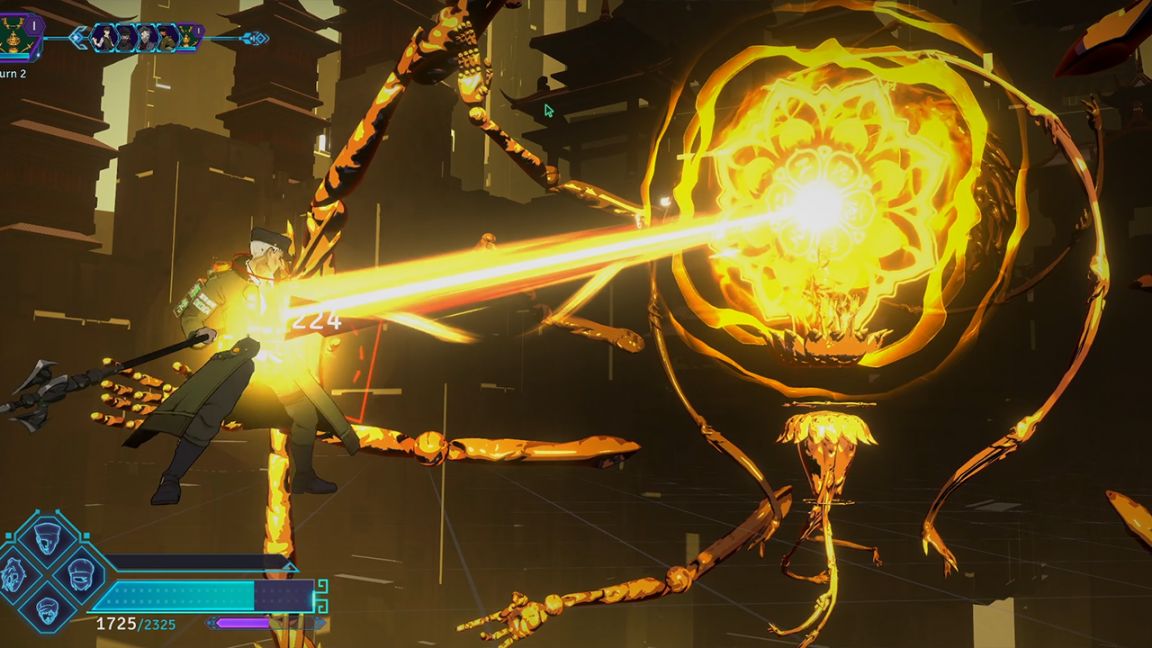The height and width of the screenshot is (648, 1152).
Task: Select the spiky-haired party member diamond portrait
Action: pos(13,574)
